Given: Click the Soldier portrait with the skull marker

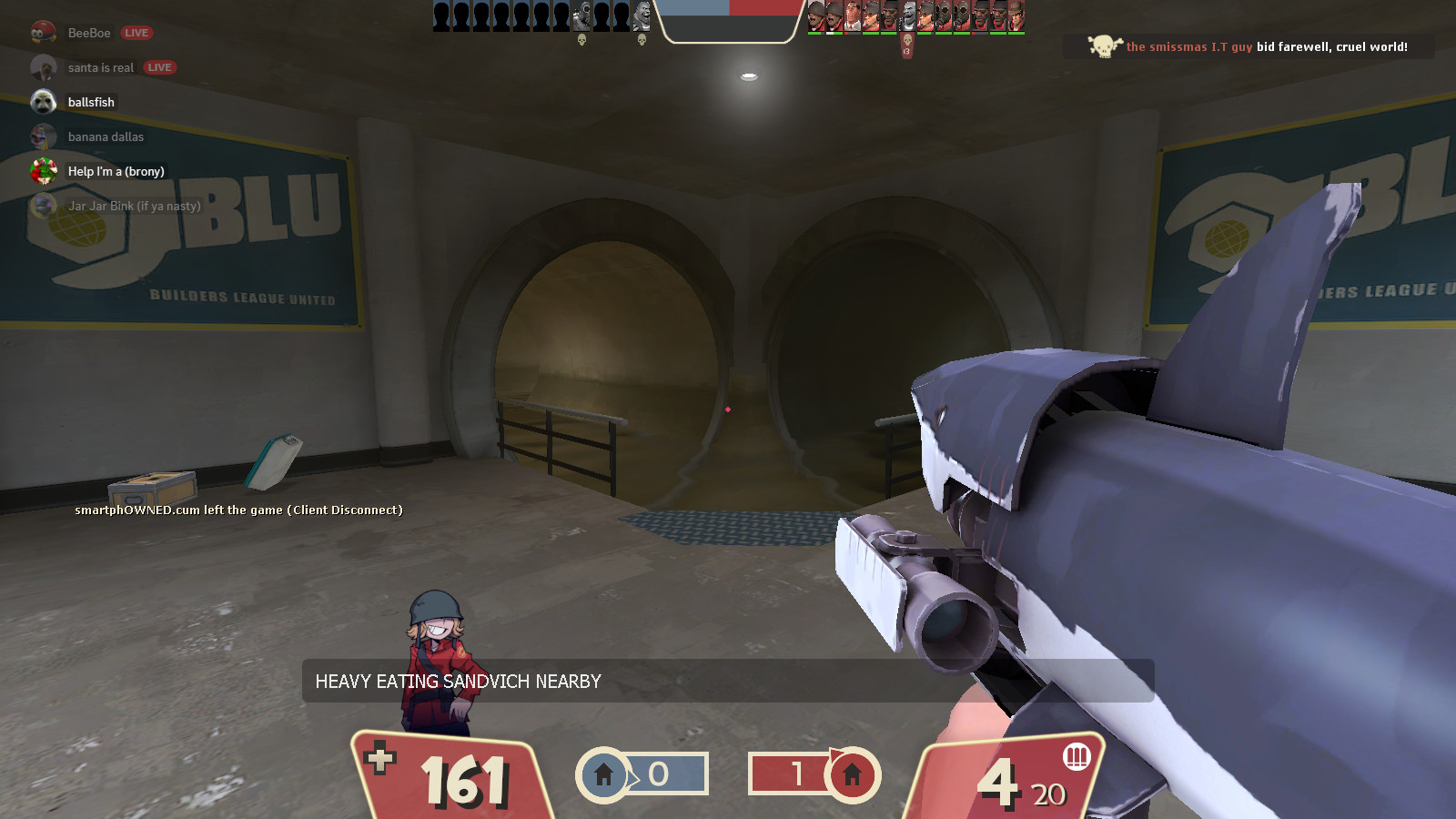Looking at the screenshot, I should pos(905,16).
